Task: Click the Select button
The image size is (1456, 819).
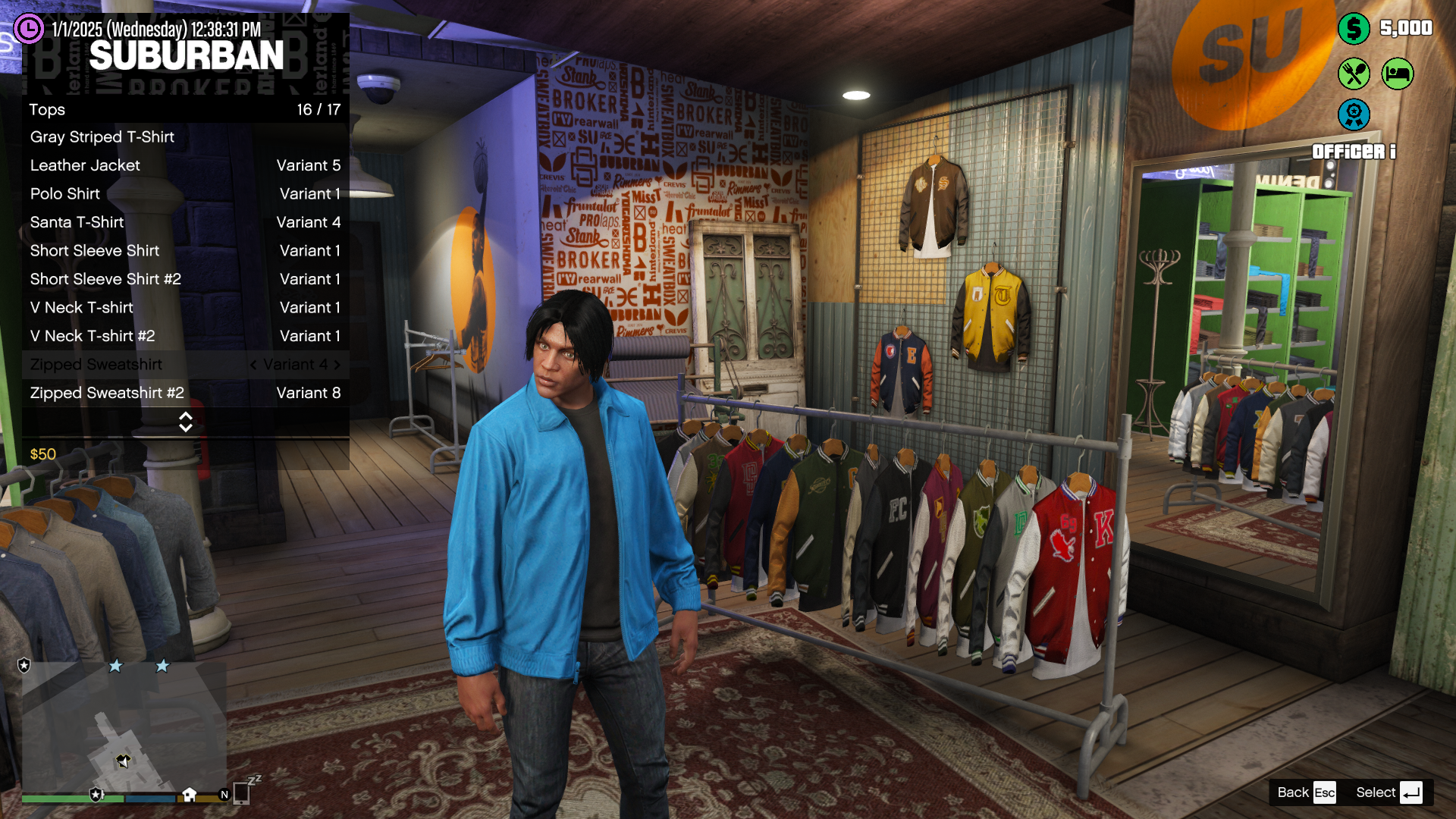Action: click(x=1388, y=792)
